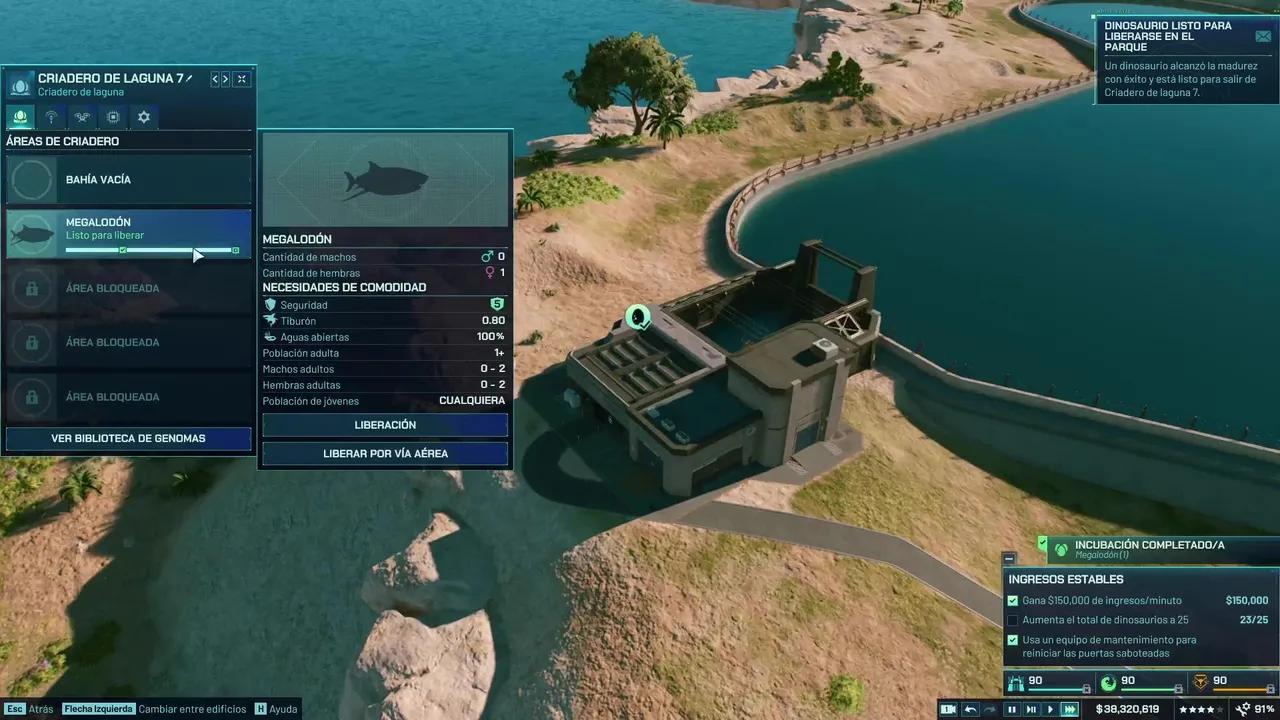Pause the game time
1280x720 pixels.
1012,710
